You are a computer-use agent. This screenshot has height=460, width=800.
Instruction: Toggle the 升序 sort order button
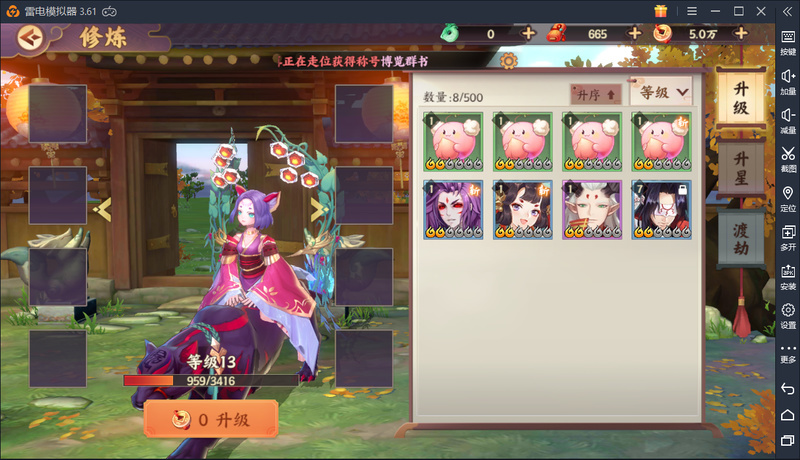pyautogui.click(x=597, y=93)
